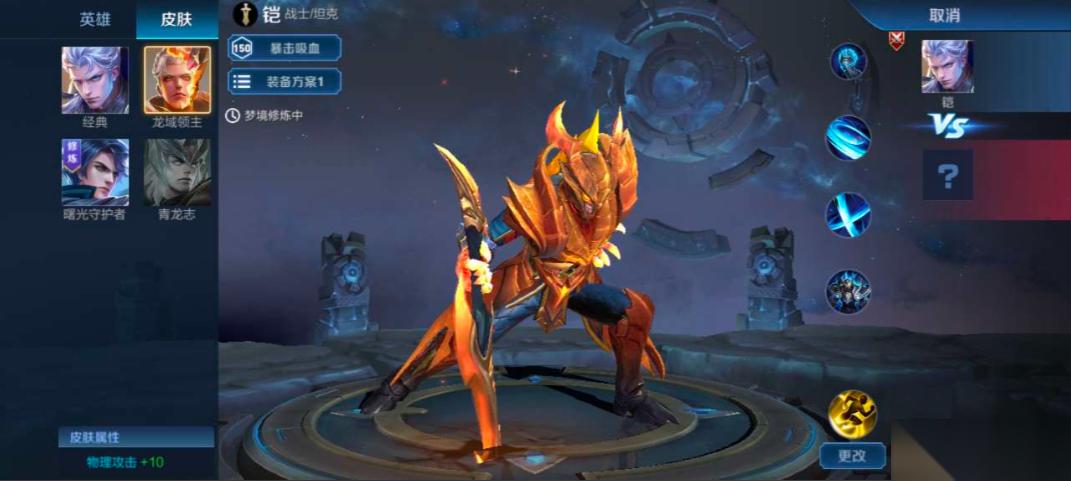Choose the 经典 classic skin thumbnail
This screenshot has height=481, width=1071.
coord(95,80)
